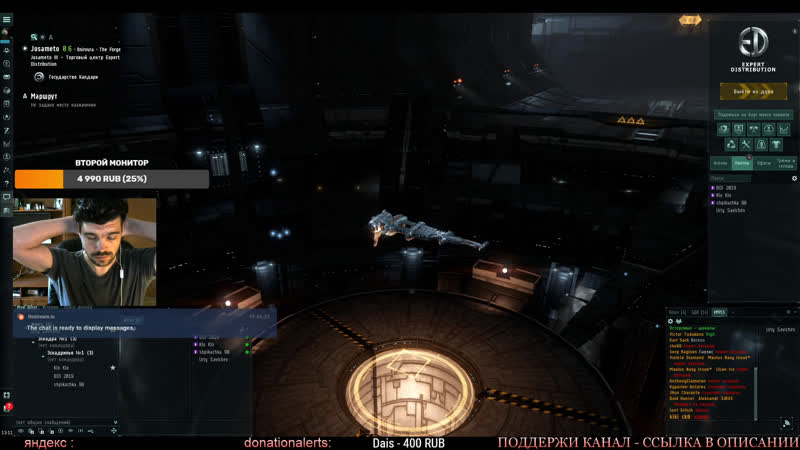This screenshot has width=800, height=450.
Task: Open the inventory icon with red badge
Action: tap(7, 408)
